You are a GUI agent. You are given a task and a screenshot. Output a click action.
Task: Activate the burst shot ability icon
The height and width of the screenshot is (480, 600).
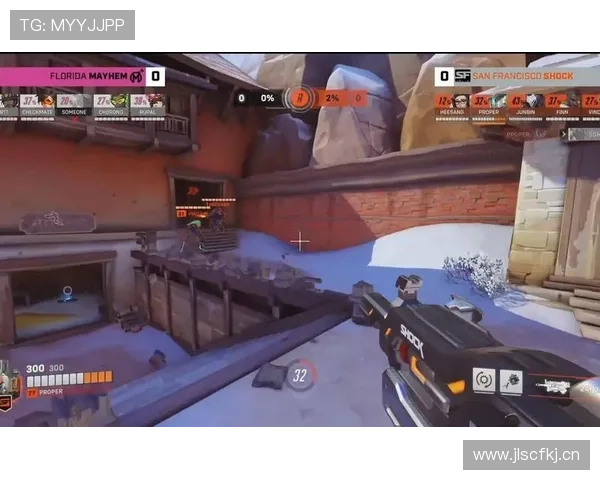point(511,381)
